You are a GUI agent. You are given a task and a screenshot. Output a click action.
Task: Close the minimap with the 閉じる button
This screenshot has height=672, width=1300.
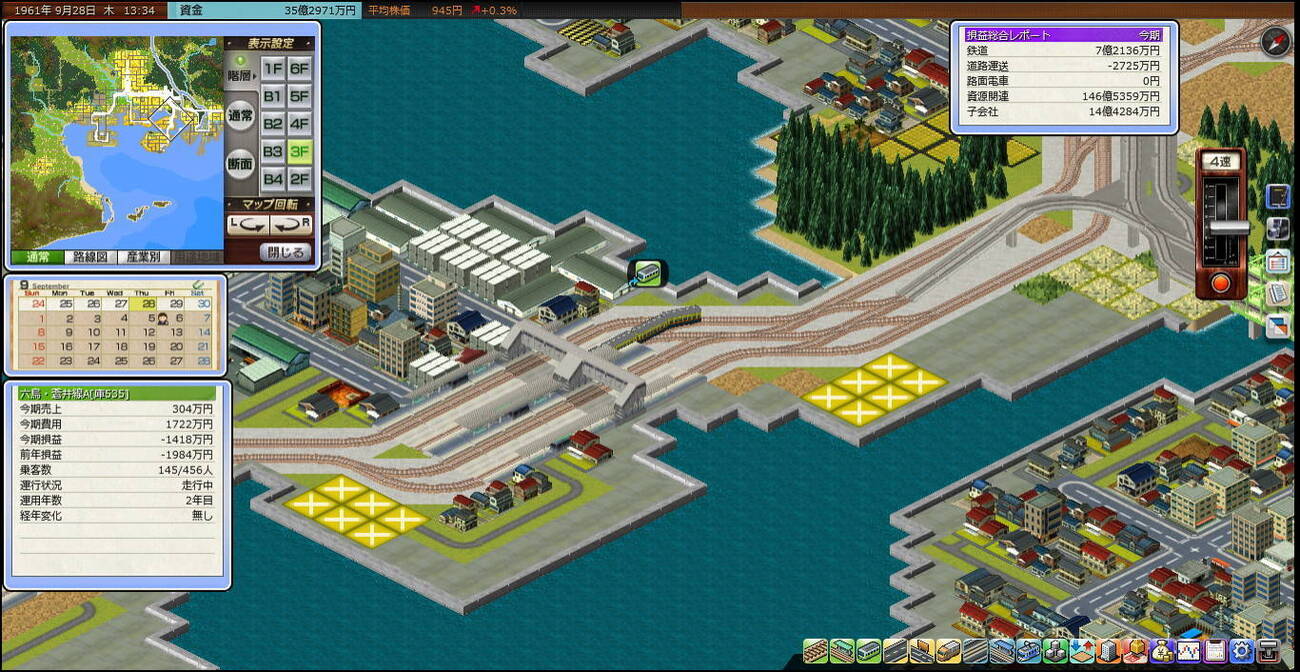click(285, 252)
